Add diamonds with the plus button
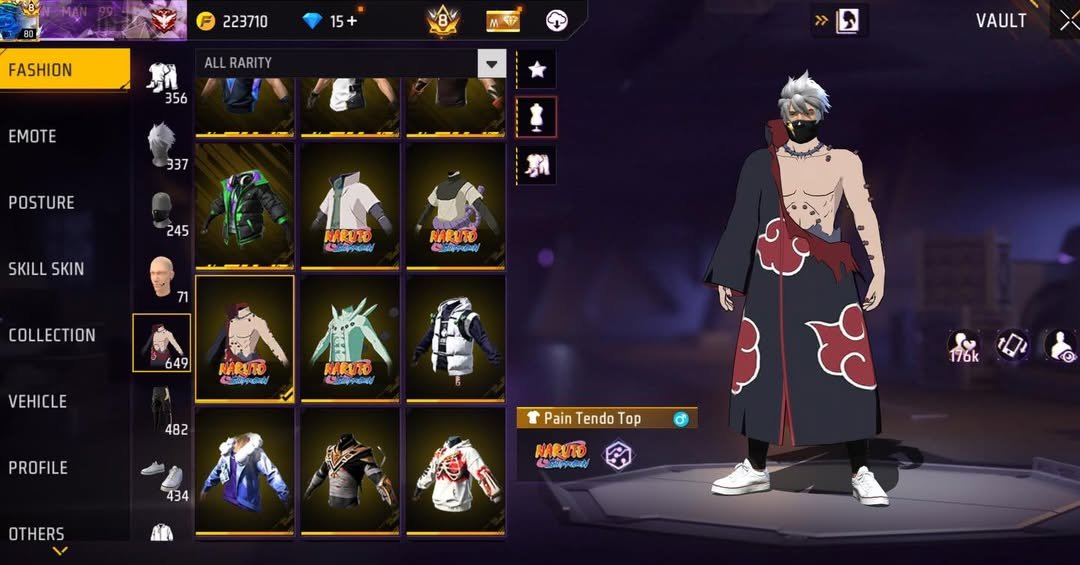 (351, 21)
